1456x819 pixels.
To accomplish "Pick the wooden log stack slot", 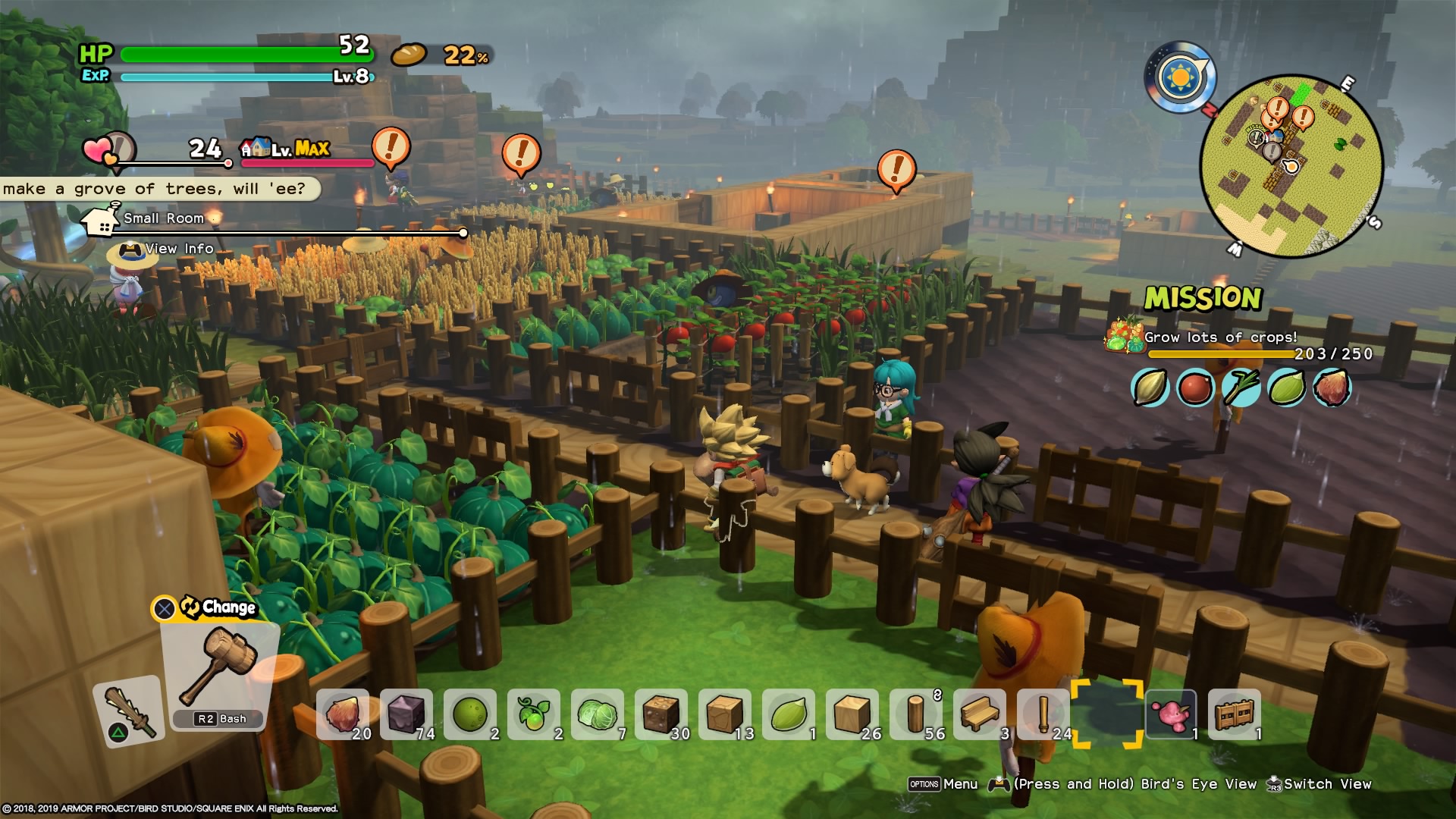I will pyautogui.click(x=917, y=714).
